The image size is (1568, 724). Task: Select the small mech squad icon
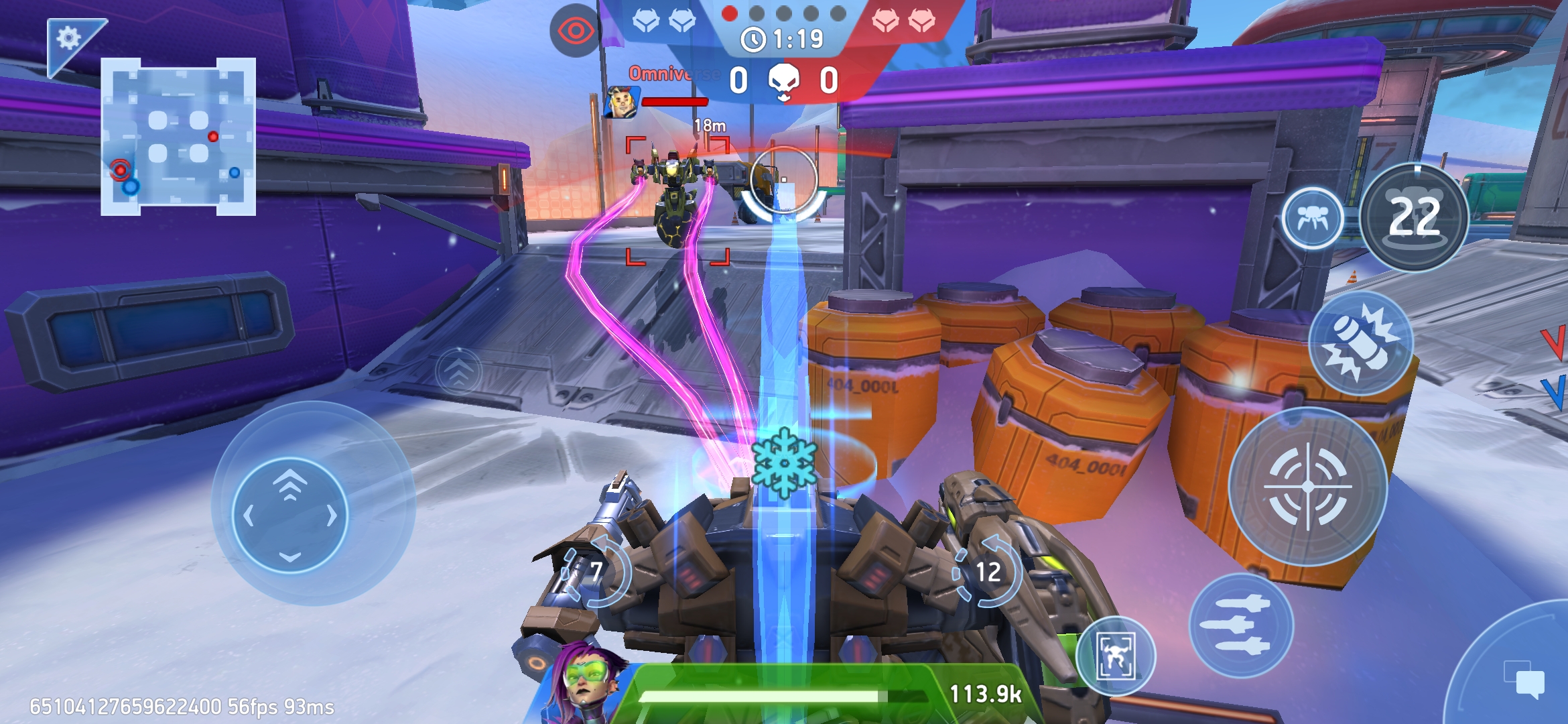[1312, 218]
